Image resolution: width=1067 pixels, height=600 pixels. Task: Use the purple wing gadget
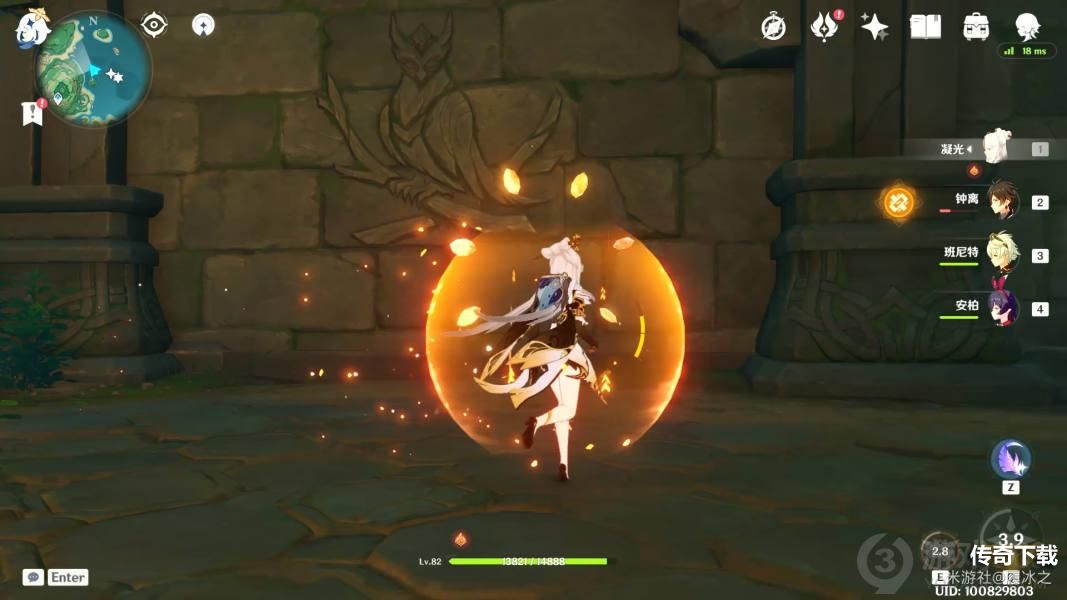1010,460
